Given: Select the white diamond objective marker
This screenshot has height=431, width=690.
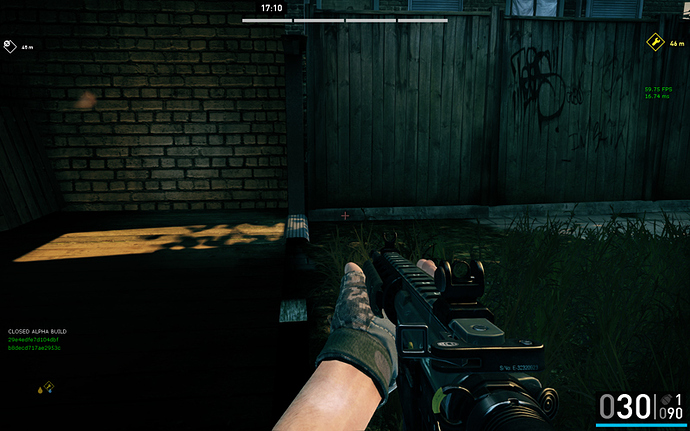Looking at the screenshot, I should (8, 45).
